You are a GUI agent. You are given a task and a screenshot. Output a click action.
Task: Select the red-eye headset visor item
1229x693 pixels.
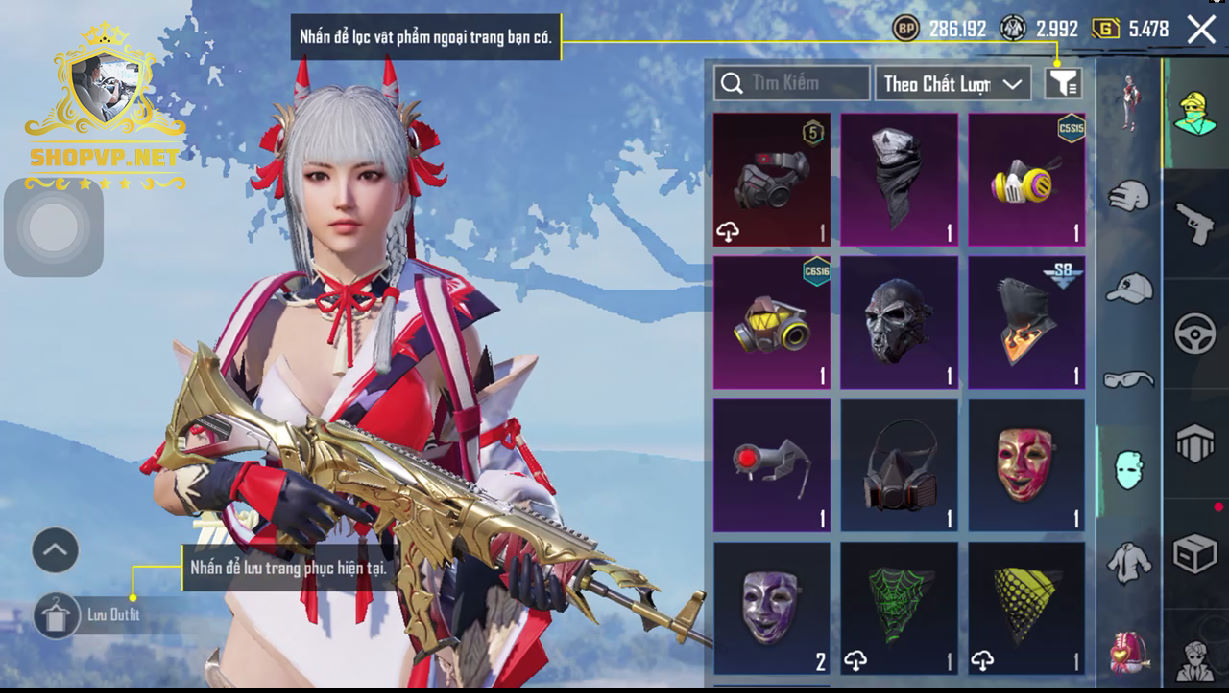(771, 465)
